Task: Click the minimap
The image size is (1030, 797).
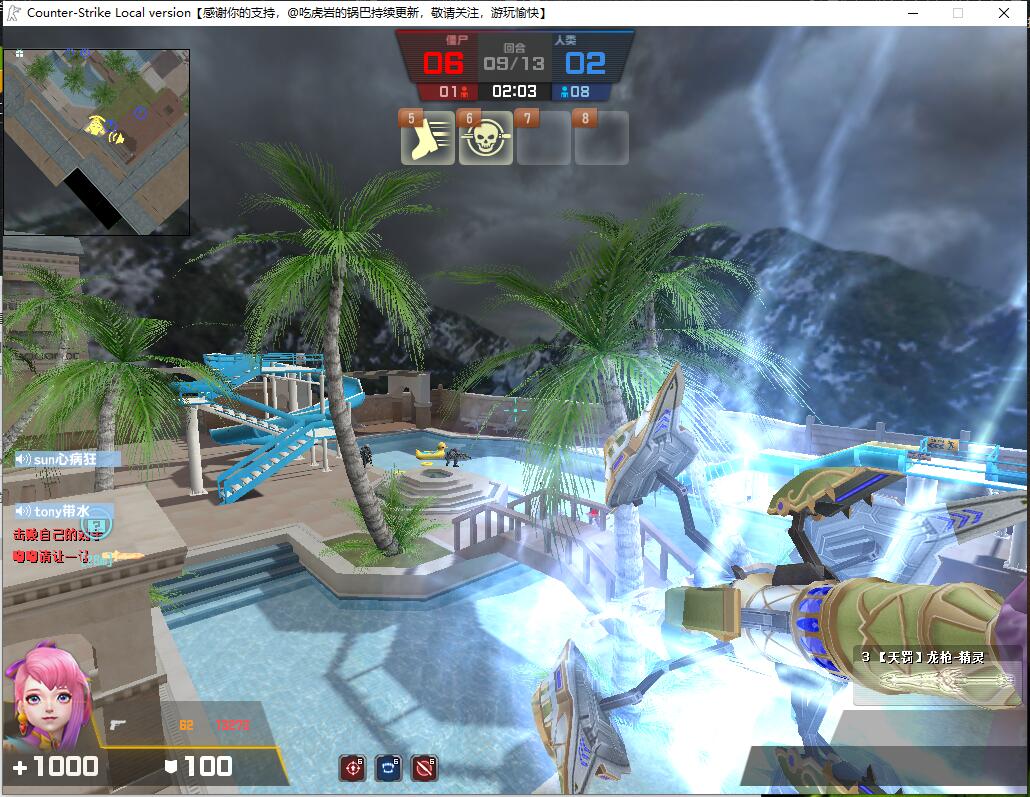Action: (x=96, y=142)
